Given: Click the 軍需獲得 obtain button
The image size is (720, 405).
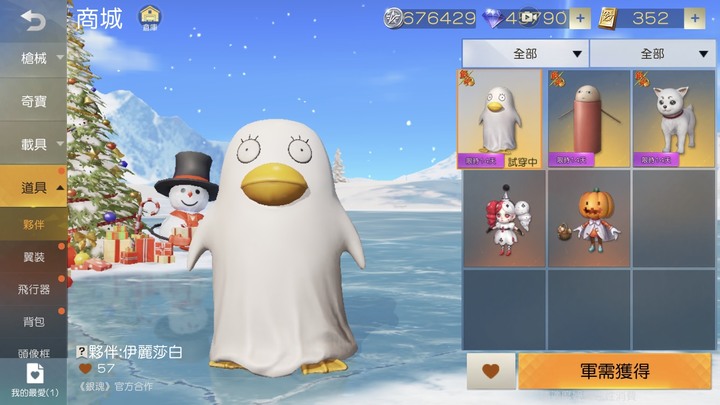Looking at the screenshot, I should click(614, 371).
